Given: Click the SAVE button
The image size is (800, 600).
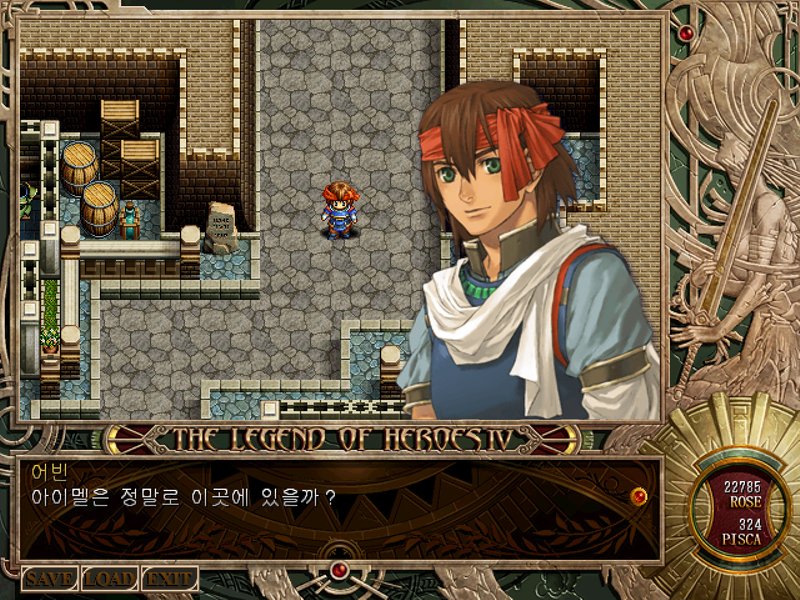Looking at the screenshot, I should click(x=49, y=579).
